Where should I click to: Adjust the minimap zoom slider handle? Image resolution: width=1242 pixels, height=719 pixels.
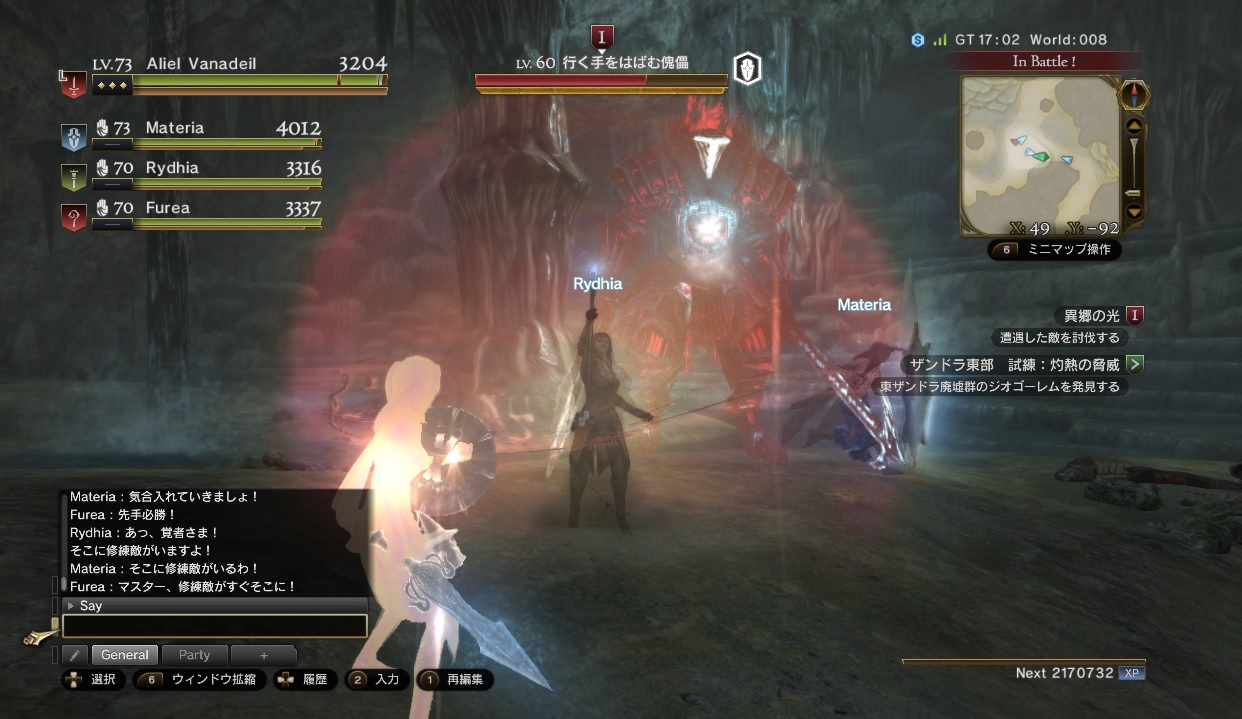[x=1133, y=192]
